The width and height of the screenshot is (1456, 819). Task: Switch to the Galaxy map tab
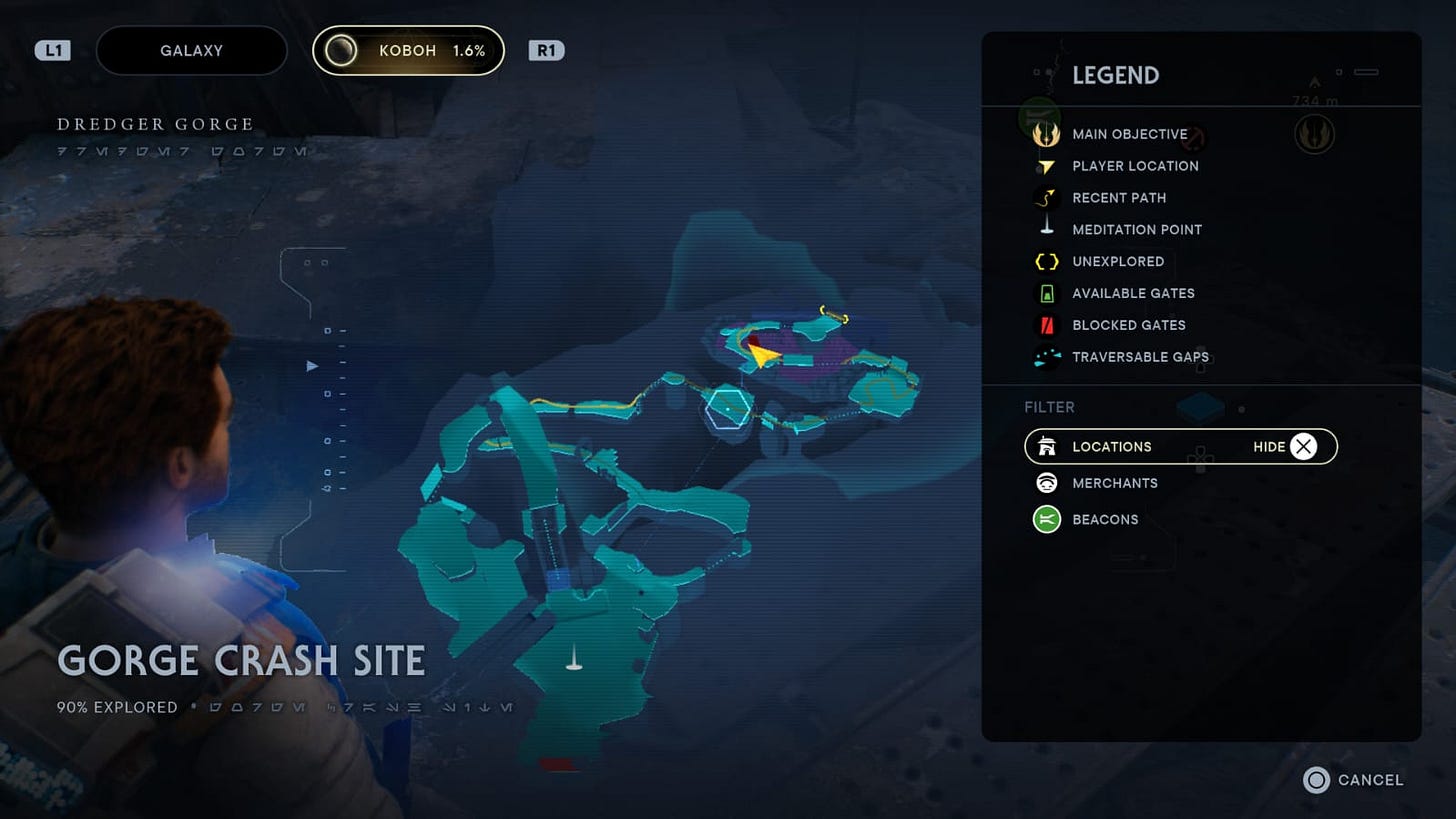191,51
